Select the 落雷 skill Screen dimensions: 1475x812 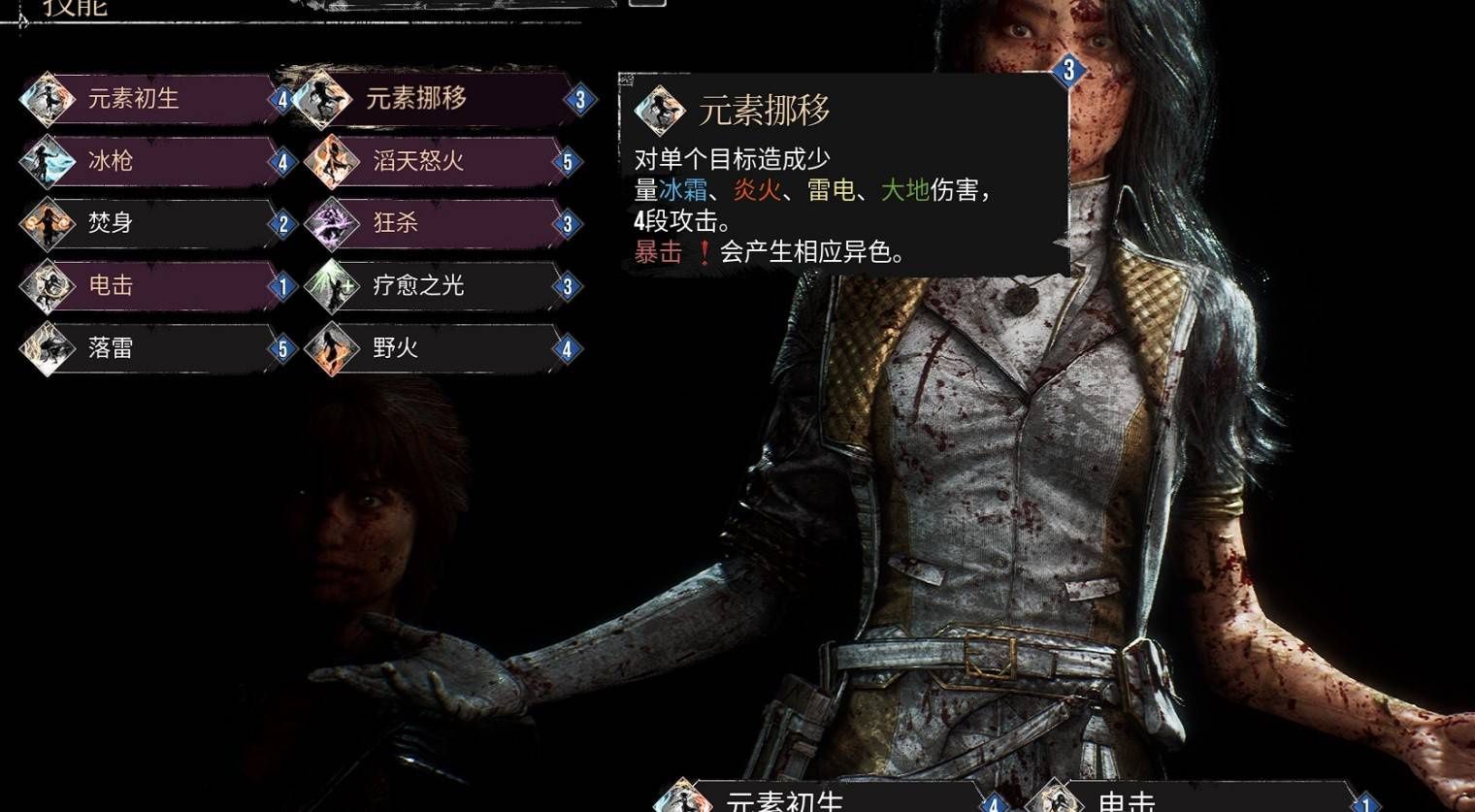(155, 347)
